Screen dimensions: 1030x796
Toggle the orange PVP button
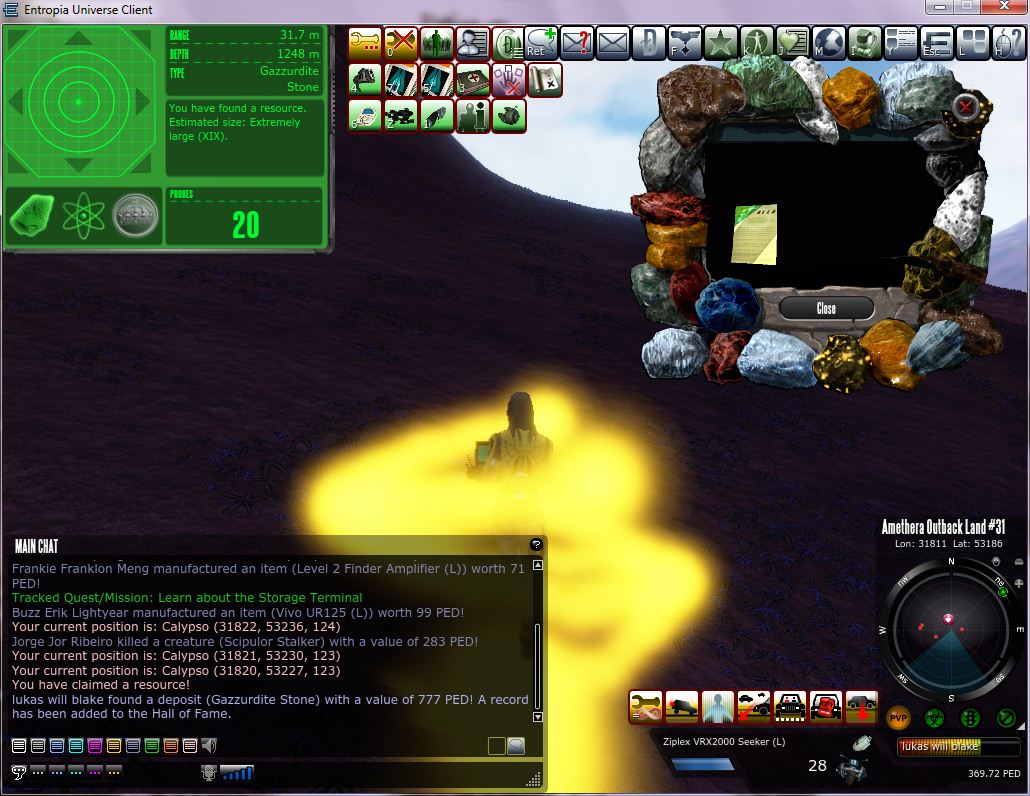click(898, 718)
